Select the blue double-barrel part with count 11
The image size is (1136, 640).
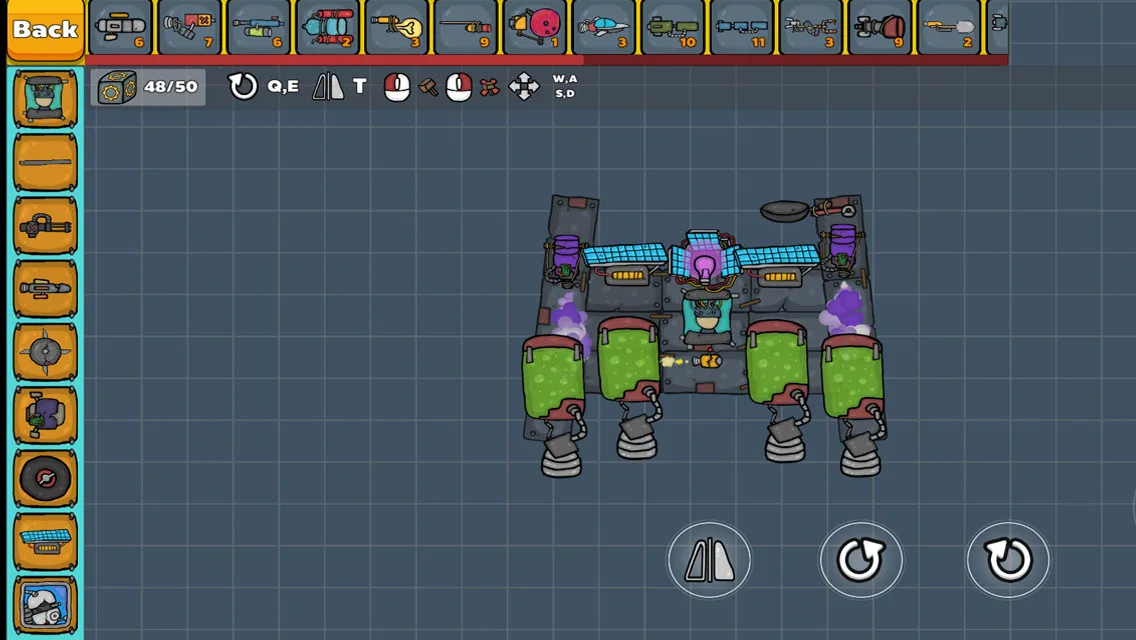click(742, 28)
